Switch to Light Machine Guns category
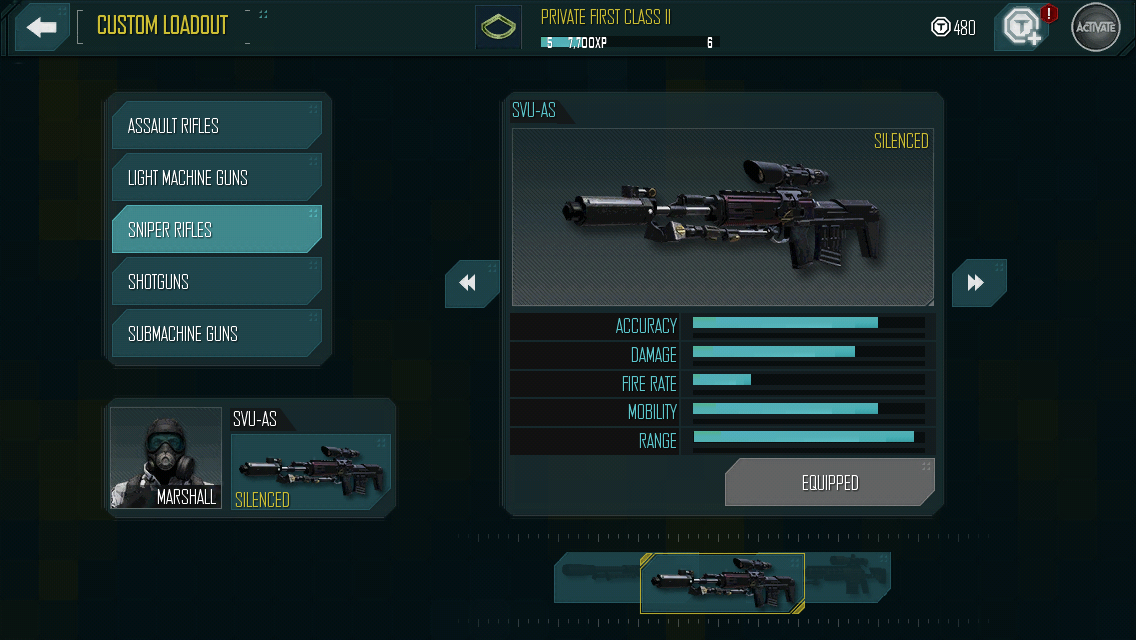Screen dimensions: 1136x640 [216, 178]
